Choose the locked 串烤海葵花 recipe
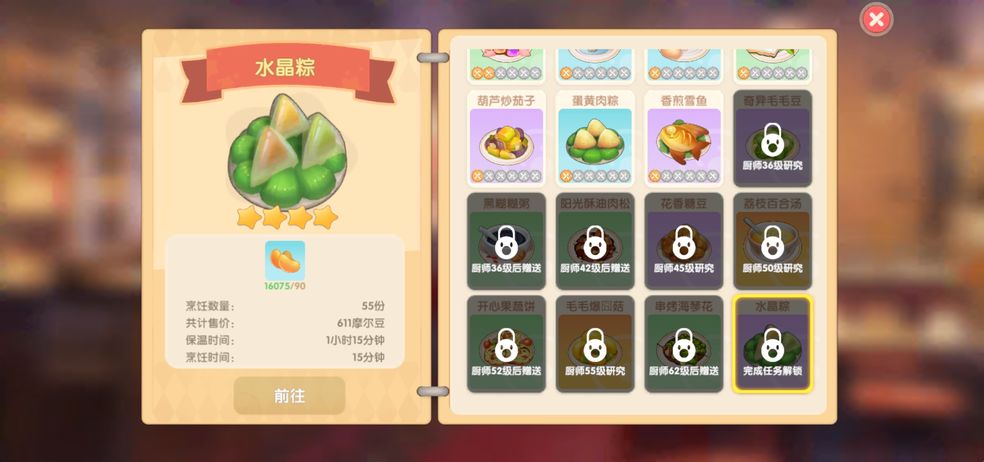This screenshot has width=984, height=462. click(684, 343)
